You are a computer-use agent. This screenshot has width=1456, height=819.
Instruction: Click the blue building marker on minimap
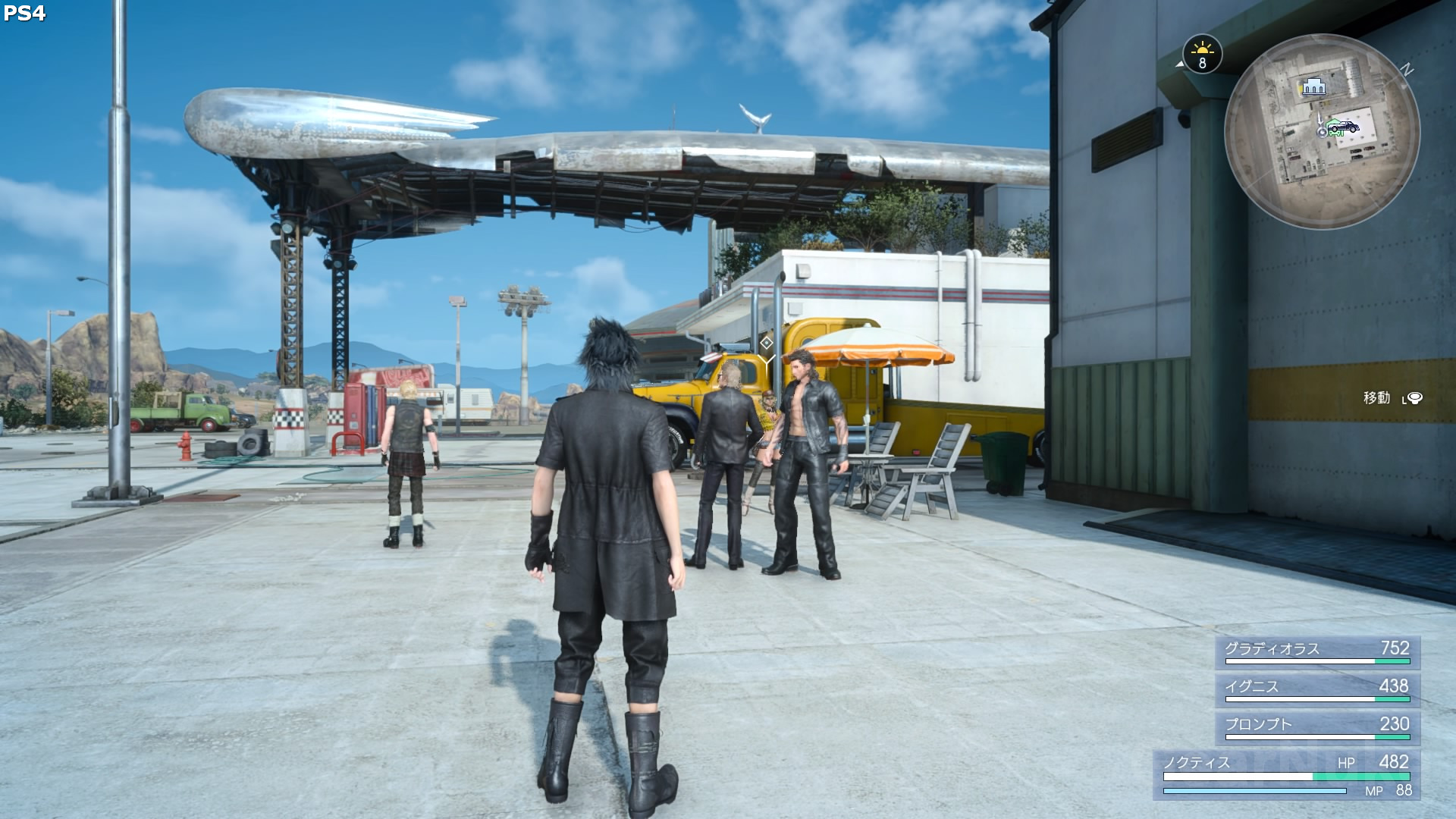(1313, 87)
